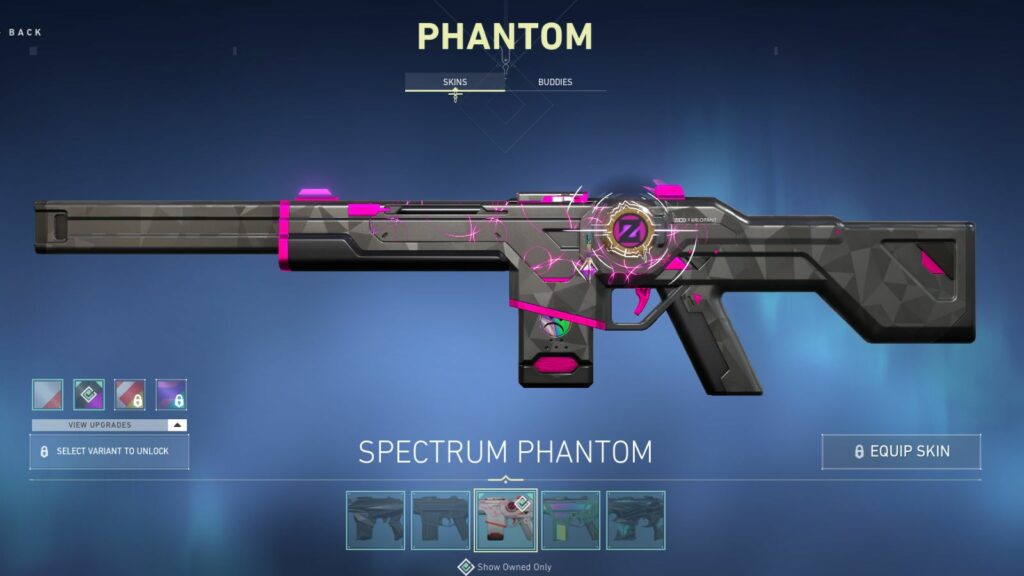Select the first dark gray skin thumbnail
Screen dimensions: 1024x576
click(x=376, y=520)
